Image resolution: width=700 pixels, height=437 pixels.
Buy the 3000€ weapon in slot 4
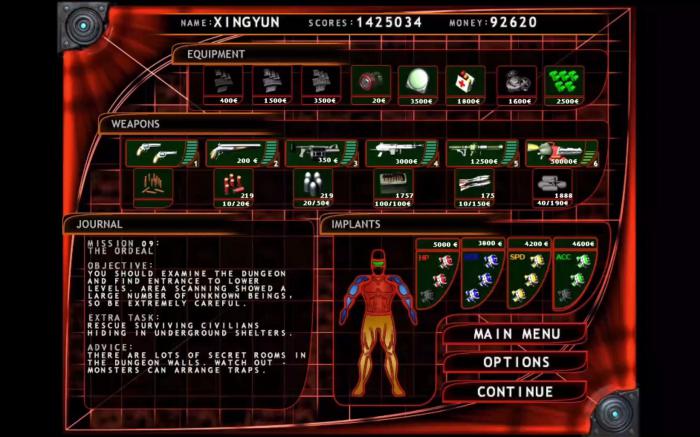400,153
